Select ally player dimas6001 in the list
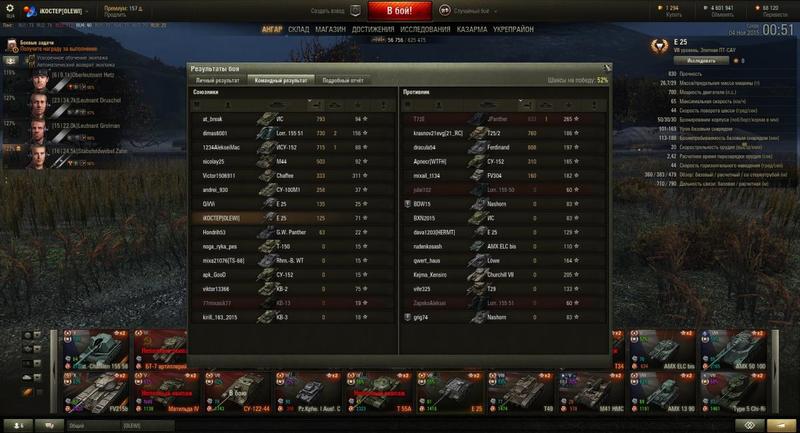Viewport: 800px width, 433px height. (215, 133)
